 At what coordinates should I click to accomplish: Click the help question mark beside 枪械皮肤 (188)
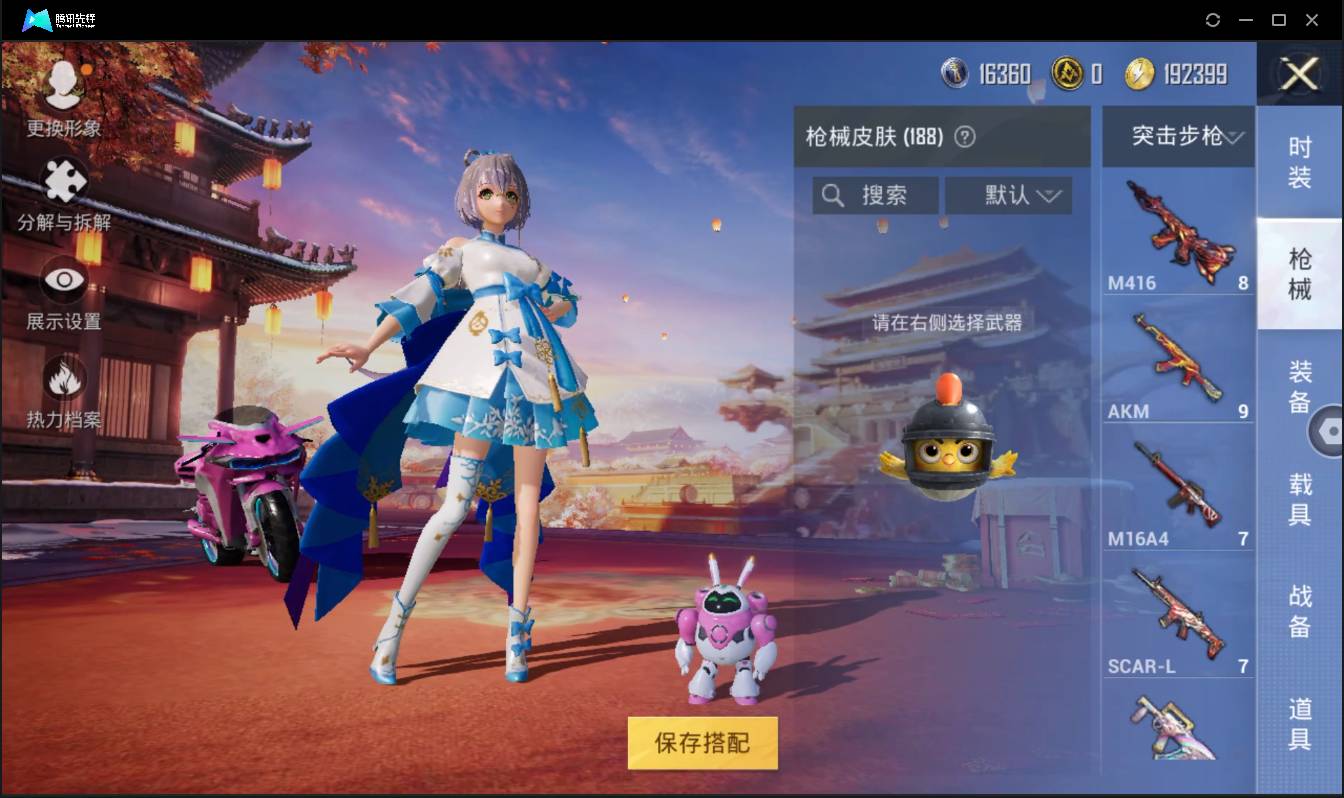[964, 137]
